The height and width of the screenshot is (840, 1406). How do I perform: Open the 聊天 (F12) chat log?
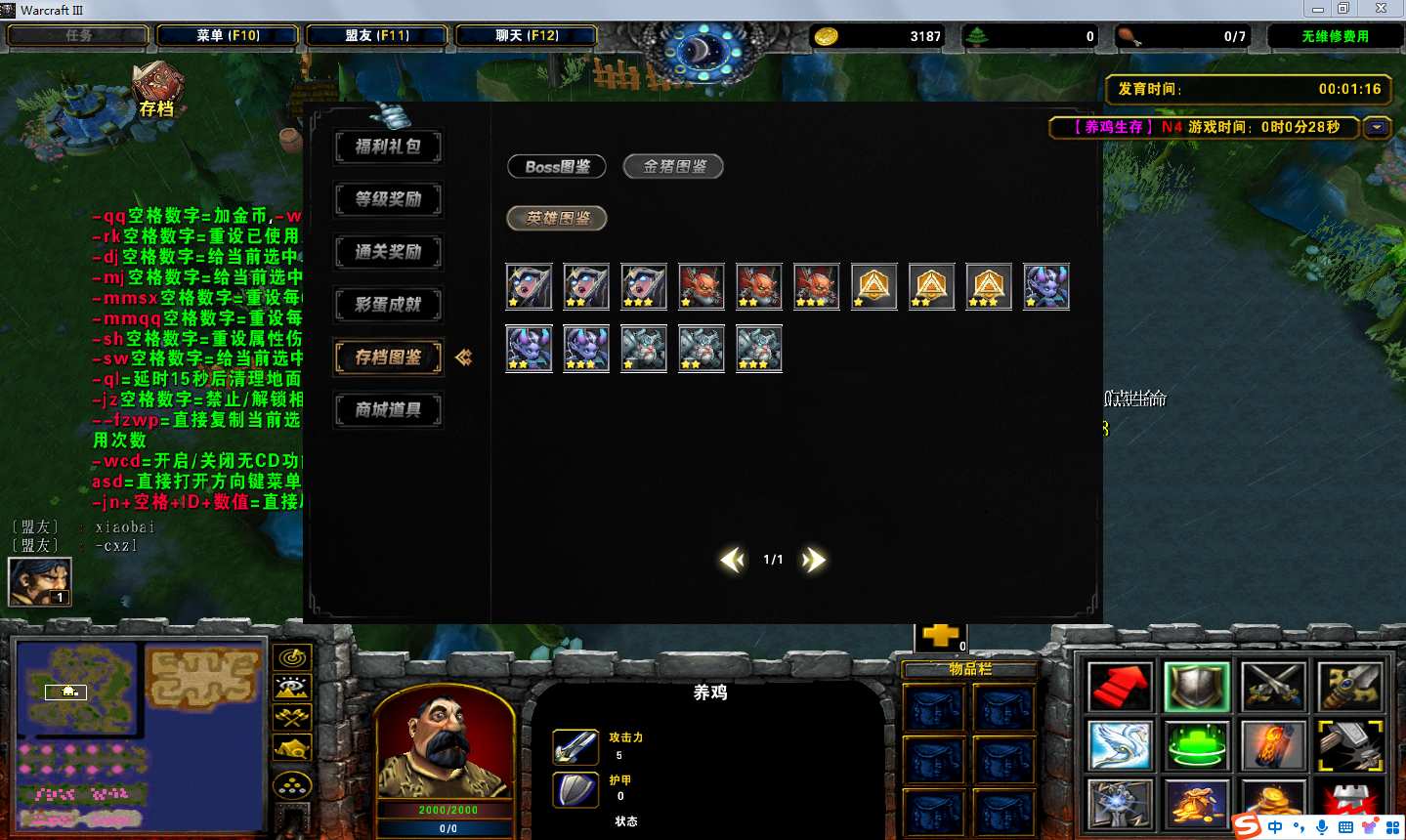[x=527, y=36]
